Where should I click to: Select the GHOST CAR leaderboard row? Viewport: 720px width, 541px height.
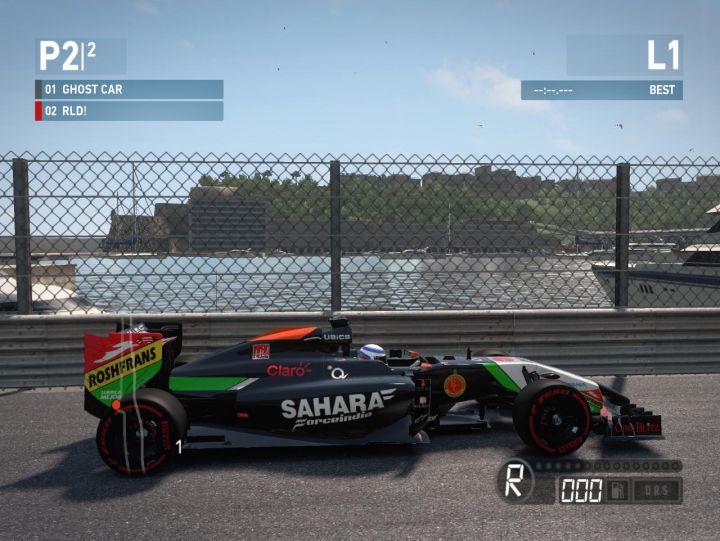click(129, 89)
